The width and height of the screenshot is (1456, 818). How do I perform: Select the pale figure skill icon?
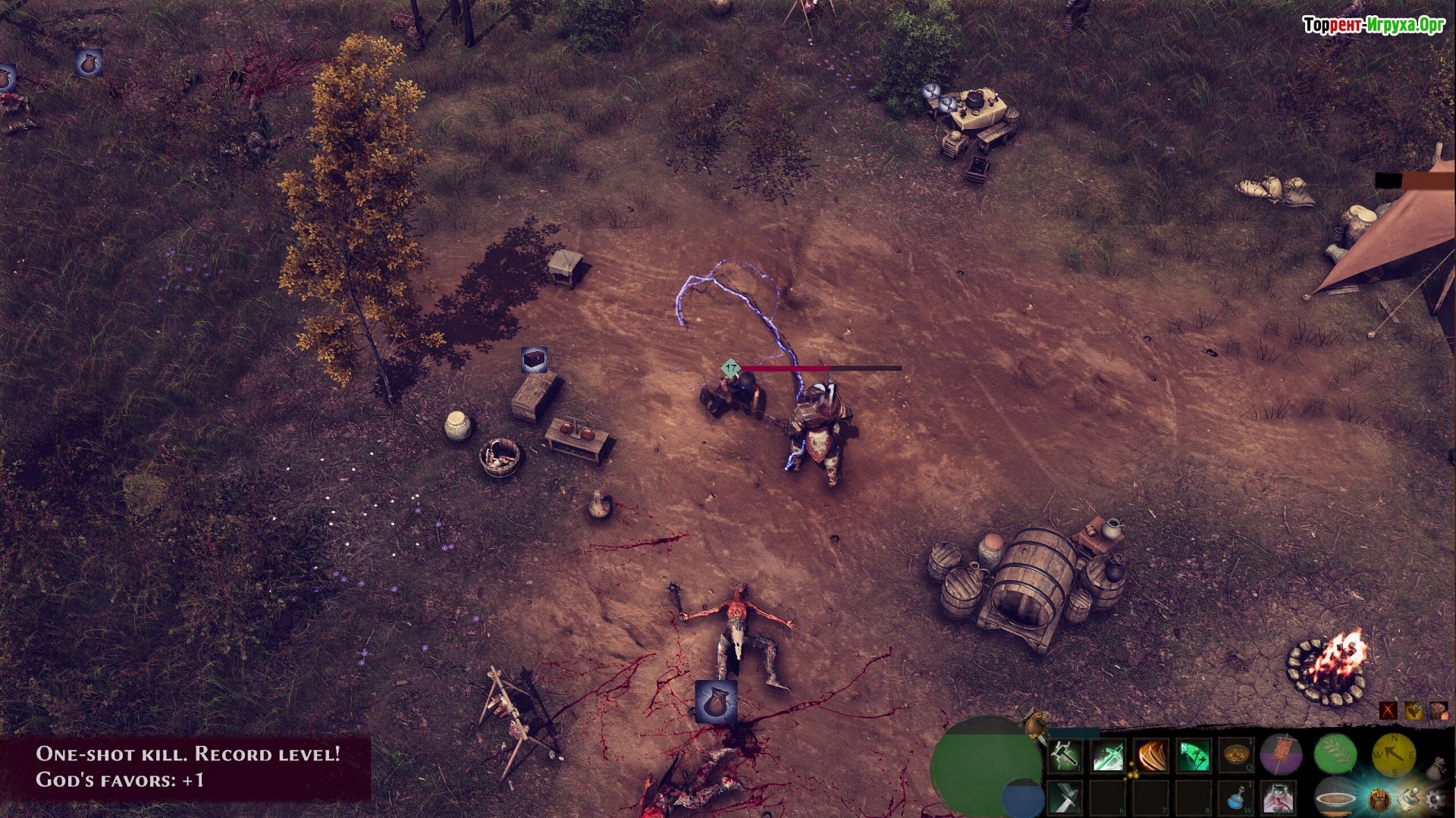coord(1279,798)
